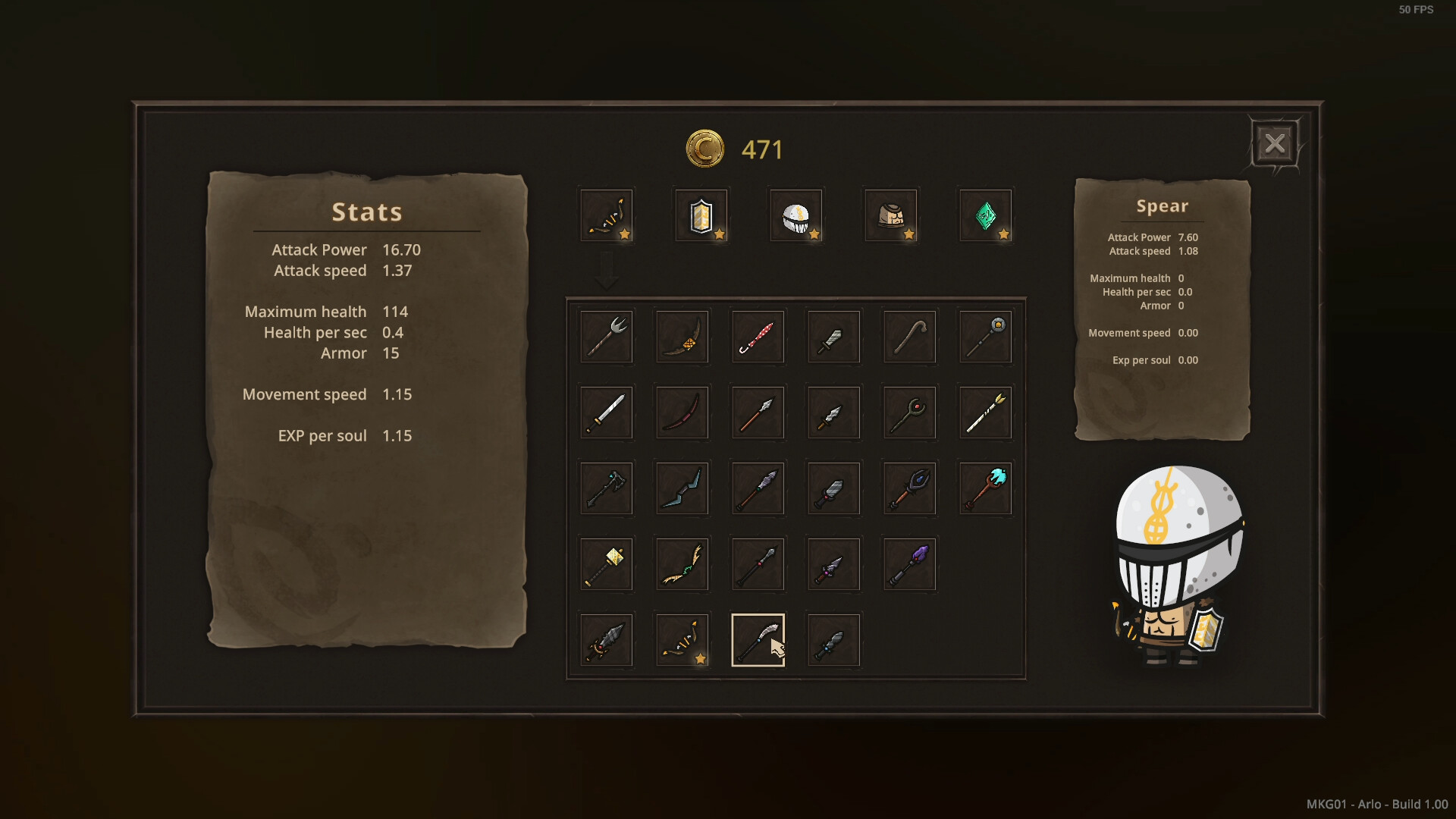
Task: Click the red-orb staff in the inventory
Action: [909, 413]
